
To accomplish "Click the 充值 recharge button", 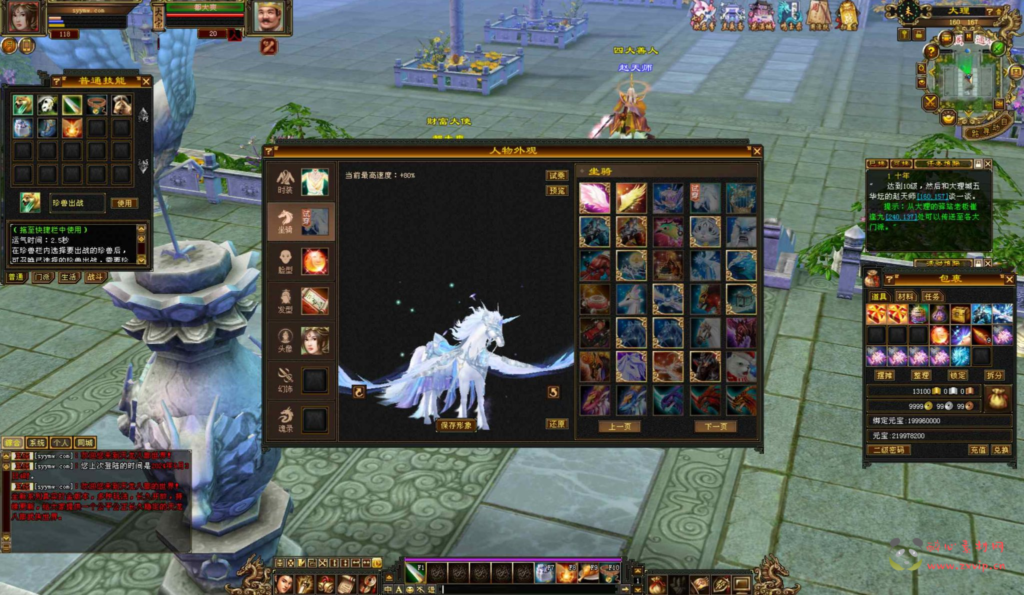I will [978, 450].
